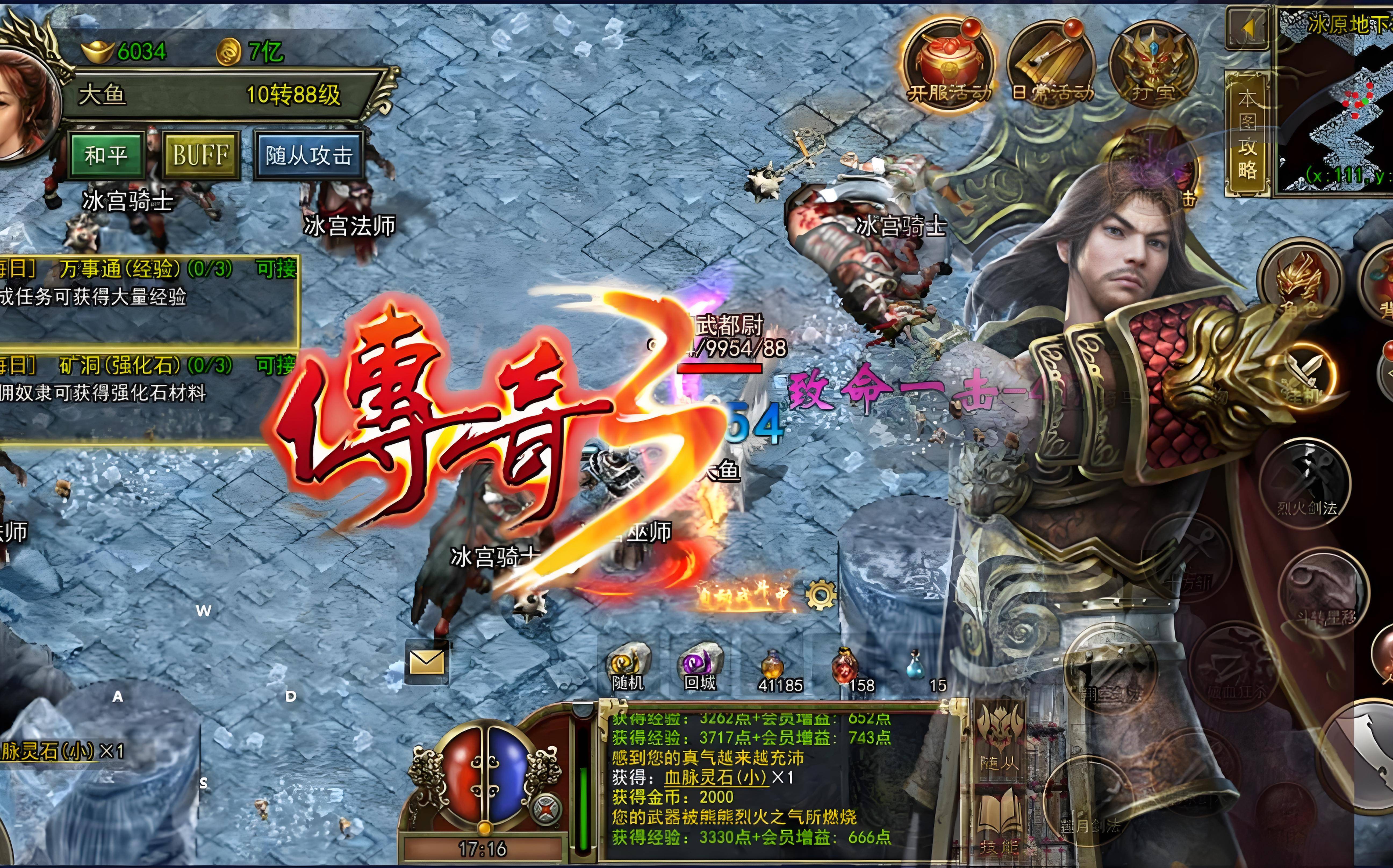Open the 本图攻略 map guide tab
Viewport: 1393px width, 868px height.
pyautogui.click(x=1248, y=129)
